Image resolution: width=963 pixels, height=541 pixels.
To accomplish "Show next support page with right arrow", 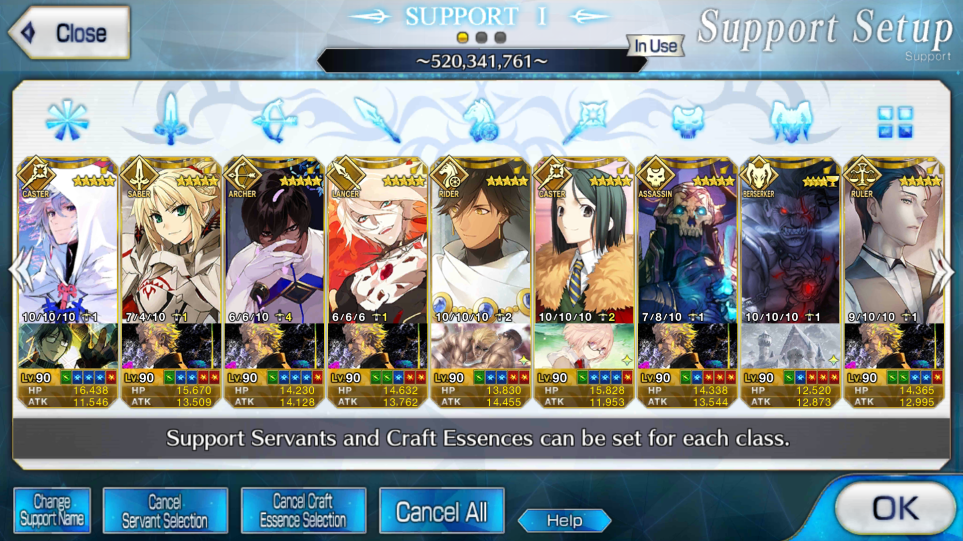I will tap(945, 272).
